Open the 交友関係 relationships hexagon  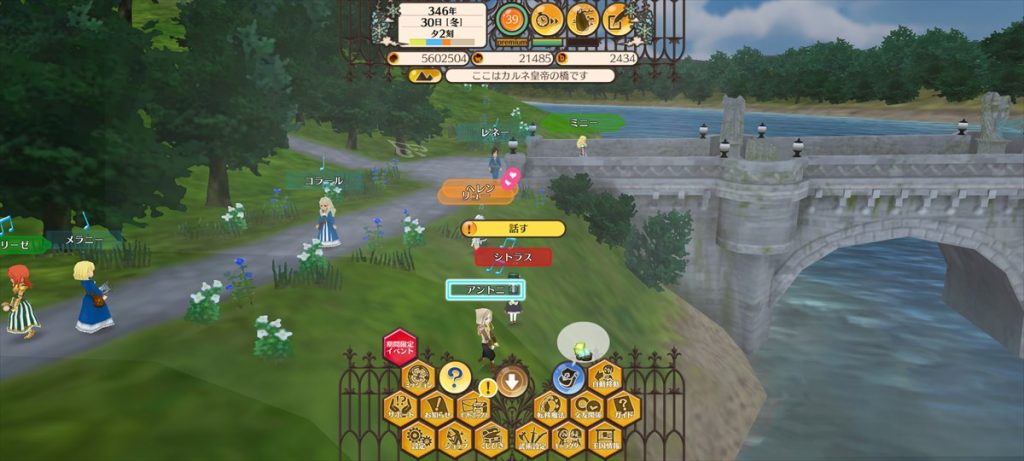tap(585, 408)
